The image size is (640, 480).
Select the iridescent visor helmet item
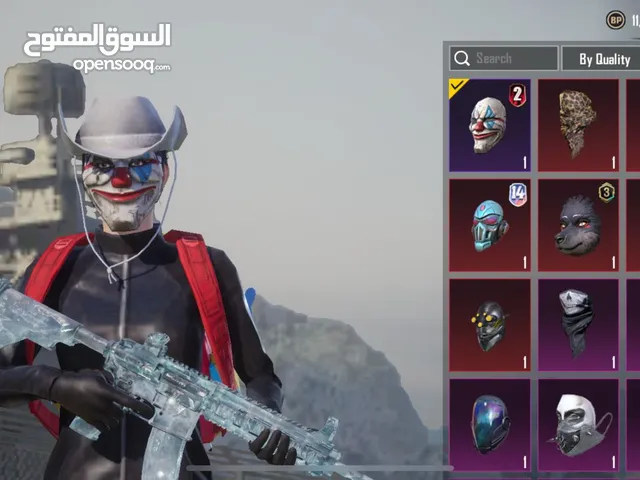click(x=489, y=424)
